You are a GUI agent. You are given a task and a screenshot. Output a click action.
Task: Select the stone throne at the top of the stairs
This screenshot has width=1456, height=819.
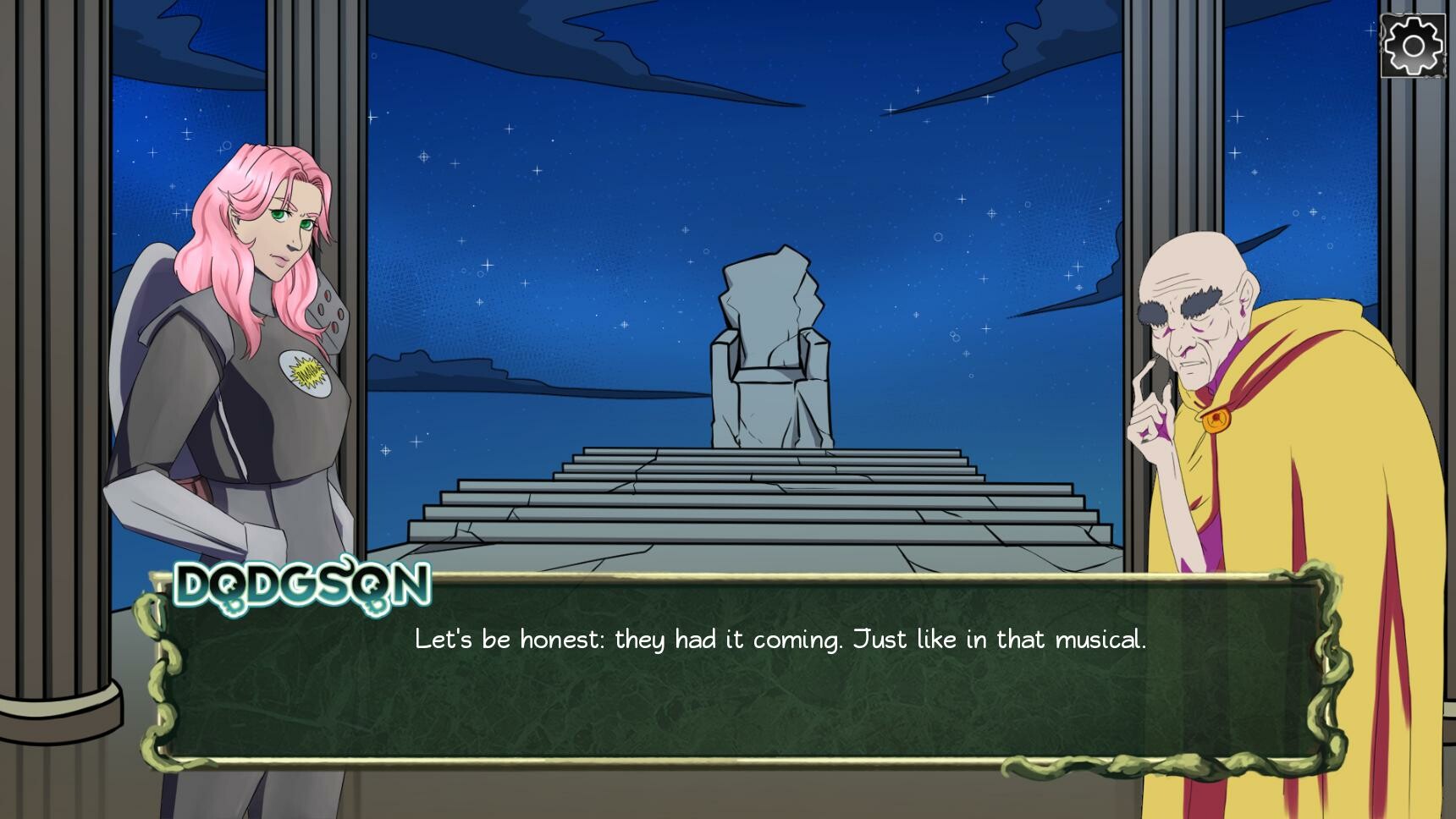pyautogui.click(x=772, y=355)
